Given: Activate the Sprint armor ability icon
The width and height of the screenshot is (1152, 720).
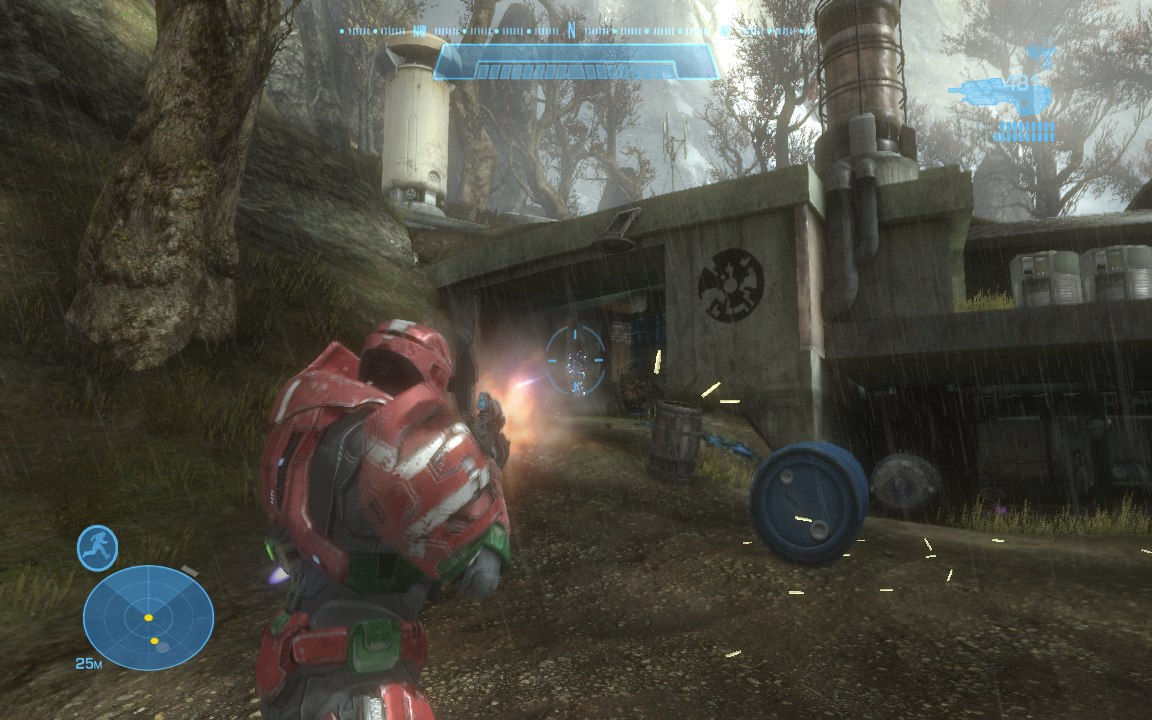Looking at the screenshot, I should 97,548.
